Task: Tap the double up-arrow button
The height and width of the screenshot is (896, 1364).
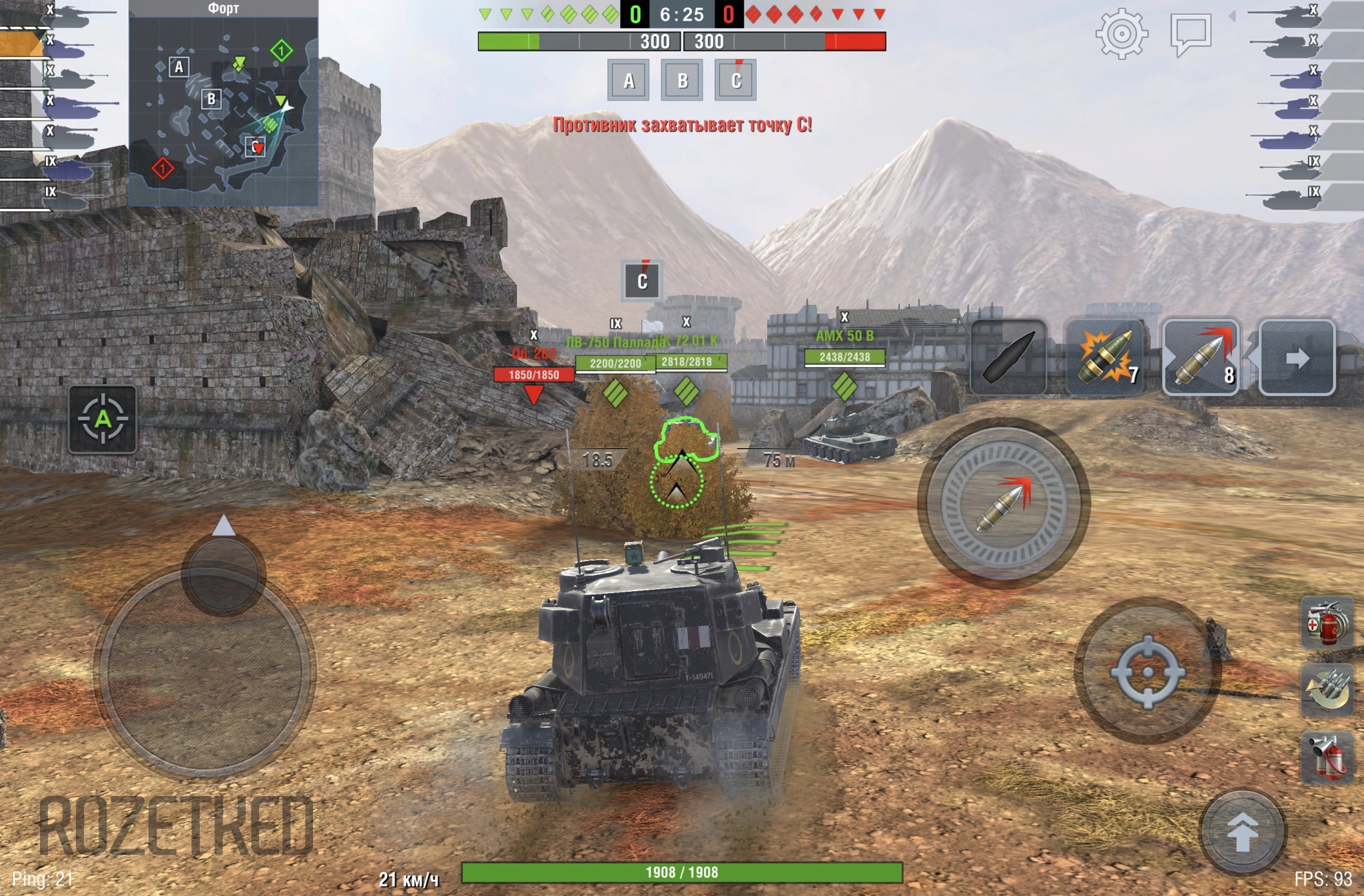Action: tap(1242, 831)
